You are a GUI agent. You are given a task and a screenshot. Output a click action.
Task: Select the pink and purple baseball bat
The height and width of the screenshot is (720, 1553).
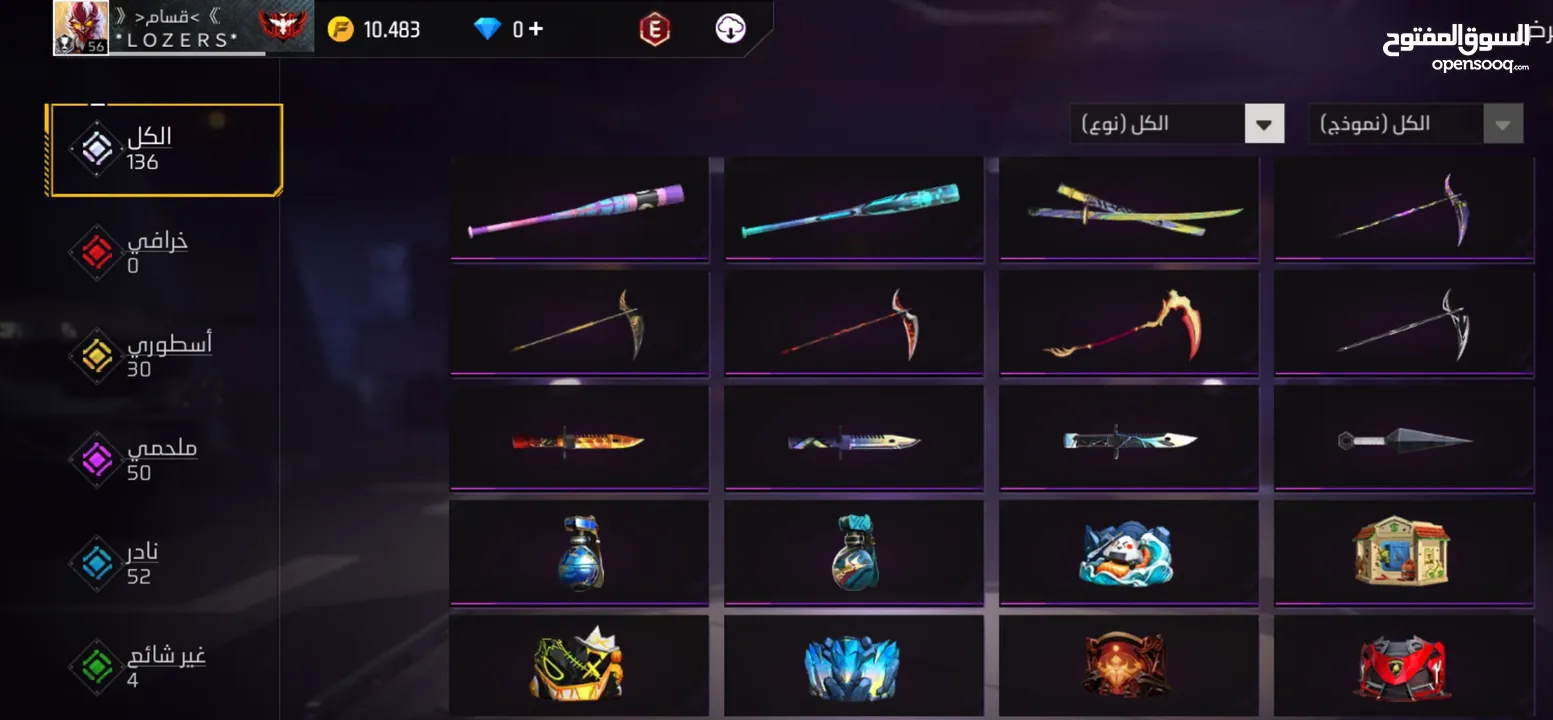click(x=578, y=210)
